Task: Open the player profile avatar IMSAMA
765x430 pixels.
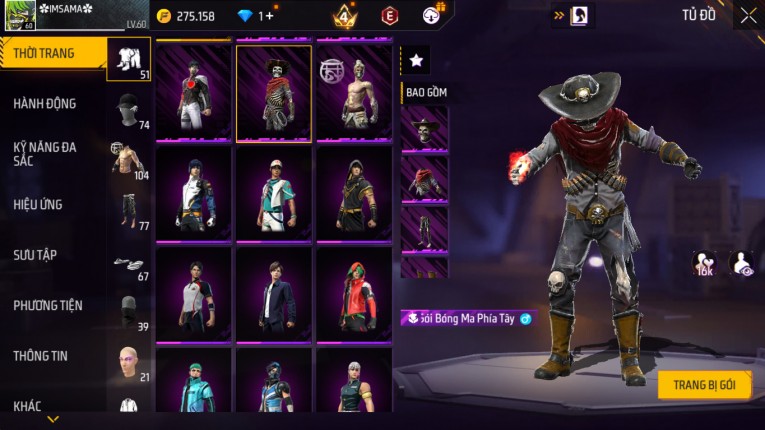Action: 21,16
